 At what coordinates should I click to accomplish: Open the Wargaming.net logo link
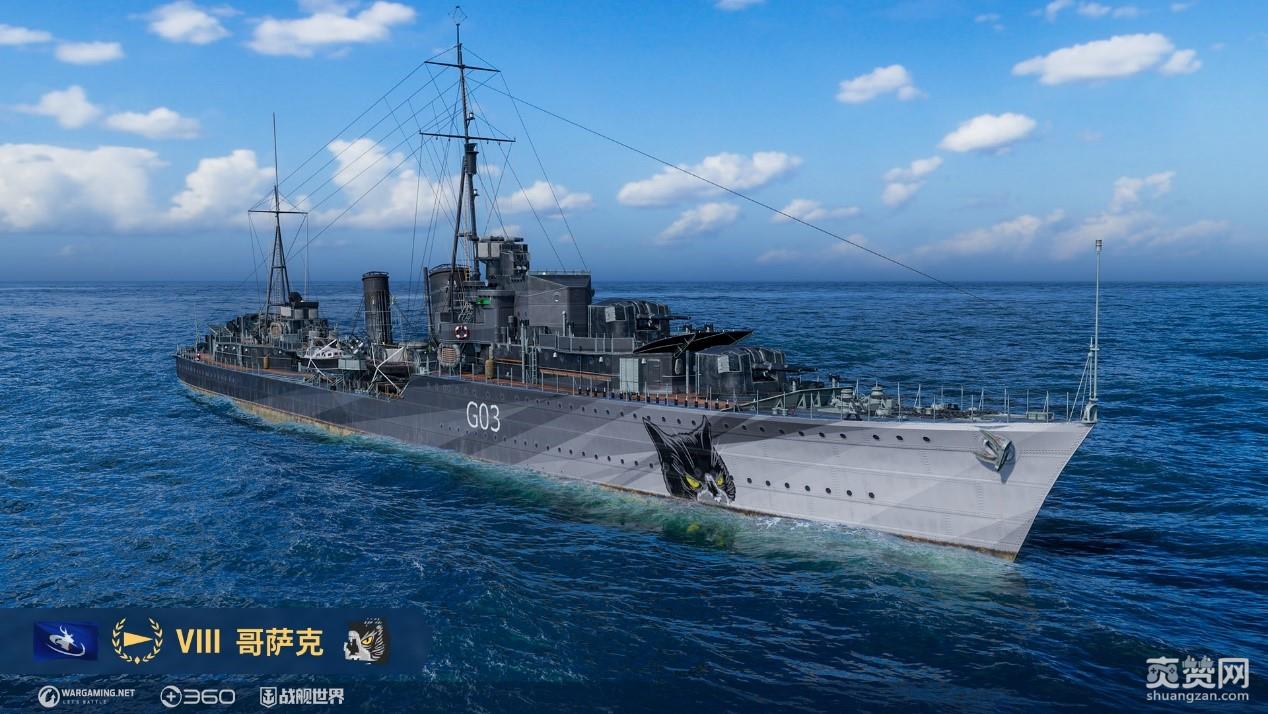pos(87,696)
